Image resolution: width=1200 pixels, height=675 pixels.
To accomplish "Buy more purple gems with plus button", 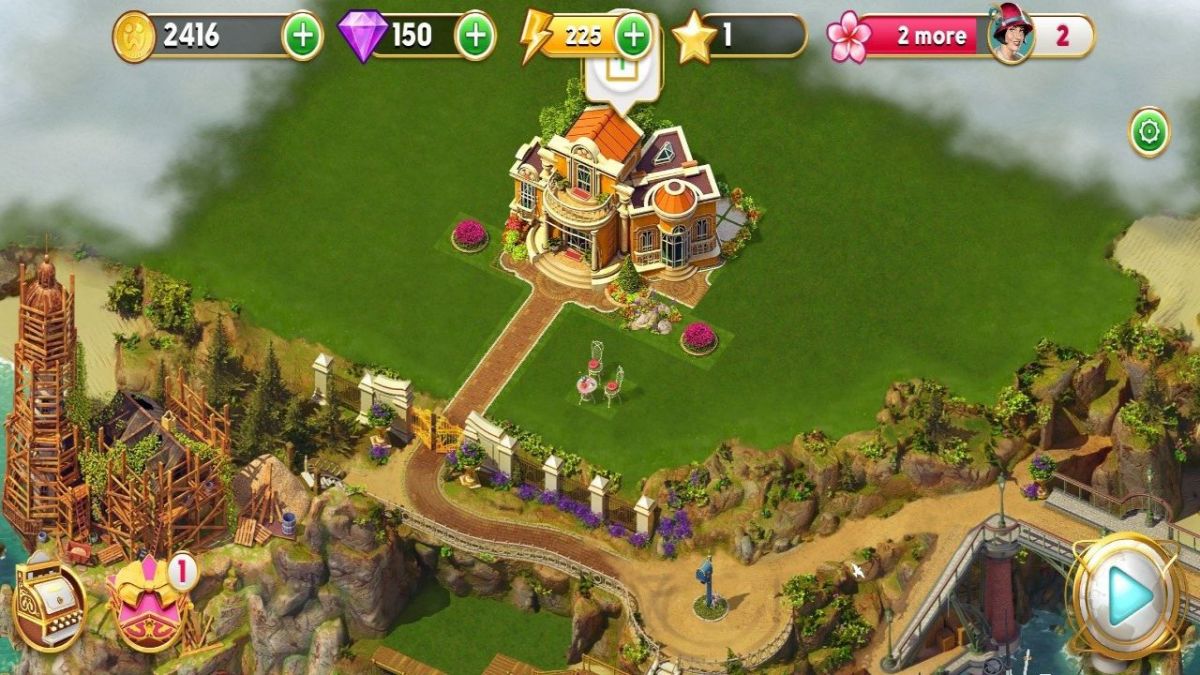I will pyautogui.click(x=475, y=37).
